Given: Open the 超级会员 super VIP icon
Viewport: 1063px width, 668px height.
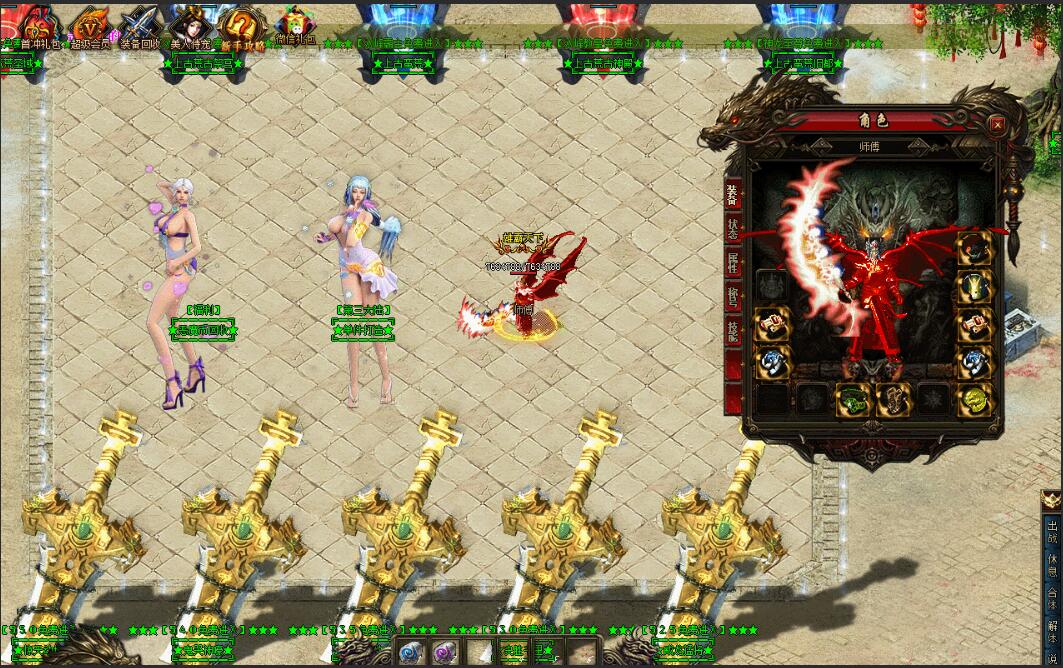Looking at the screenshot, I should point(90,24).
